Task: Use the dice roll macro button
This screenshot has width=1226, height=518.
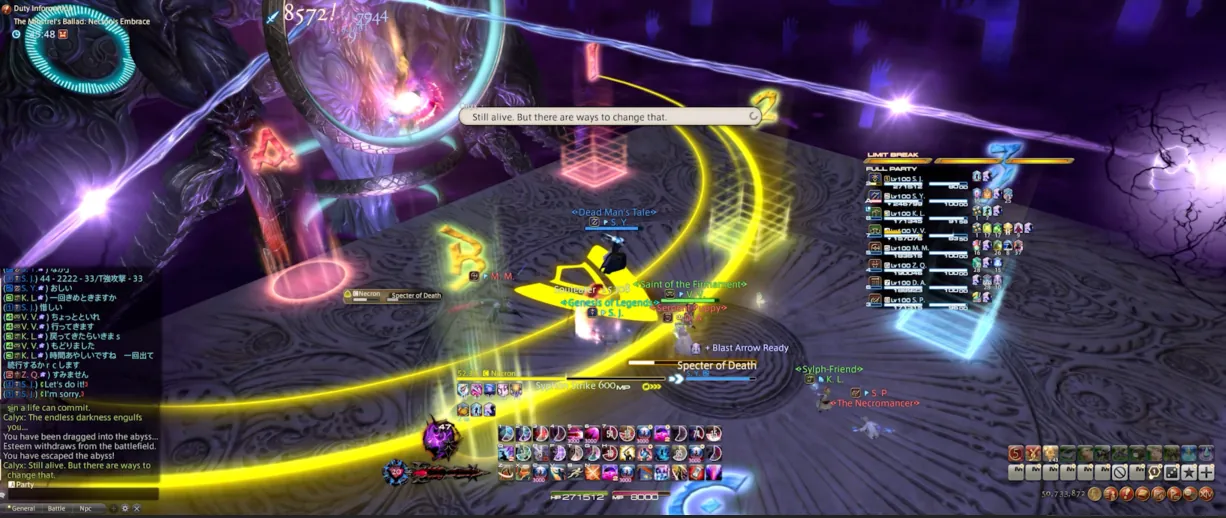Action: [x=1172, y=473]
